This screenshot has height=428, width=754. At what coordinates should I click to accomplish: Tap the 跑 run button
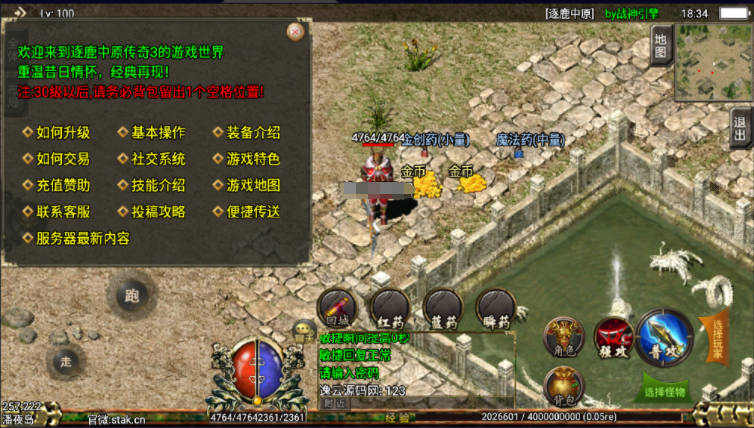[131, 296]
